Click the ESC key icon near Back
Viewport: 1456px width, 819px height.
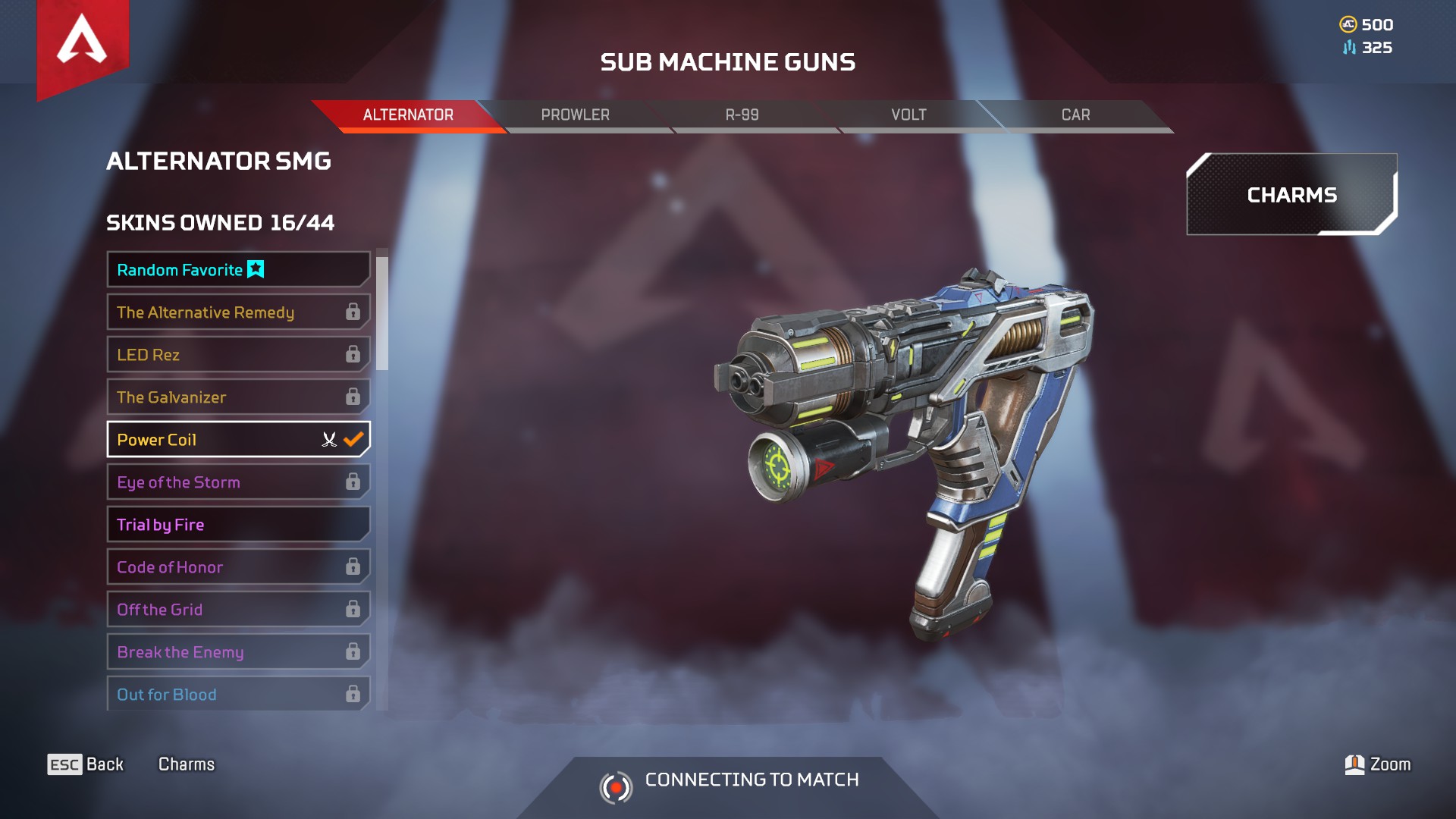point(67,764)
